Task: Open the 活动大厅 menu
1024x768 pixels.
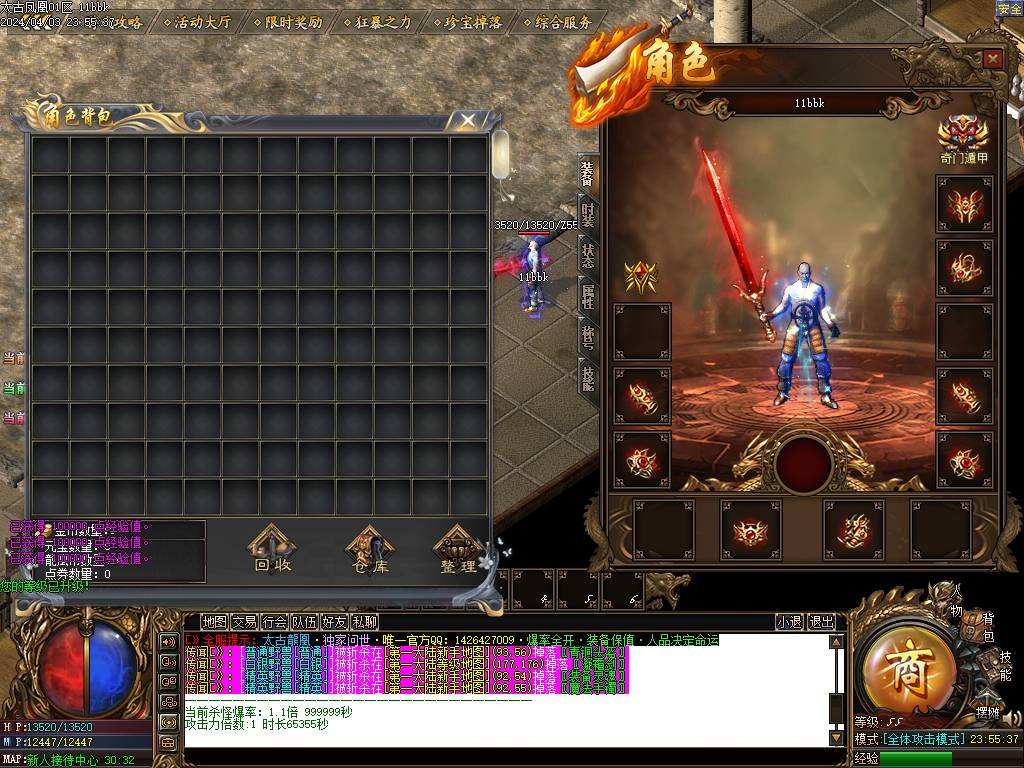Action: [202, 21]
